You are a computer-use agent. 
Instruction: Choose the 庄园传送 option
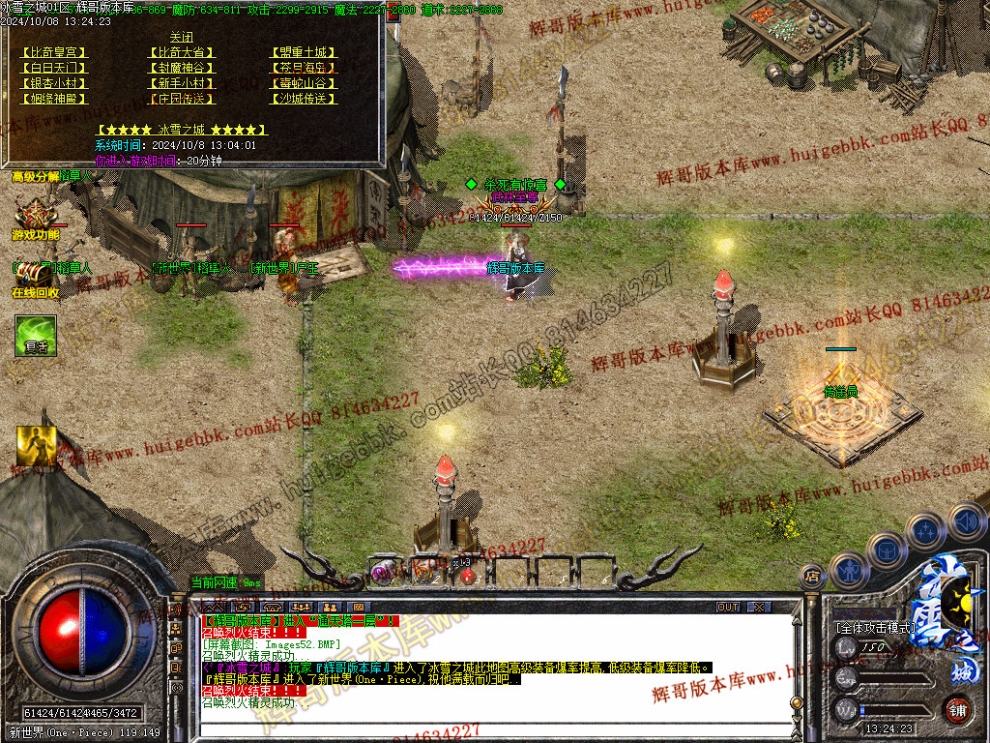(181, 100)
